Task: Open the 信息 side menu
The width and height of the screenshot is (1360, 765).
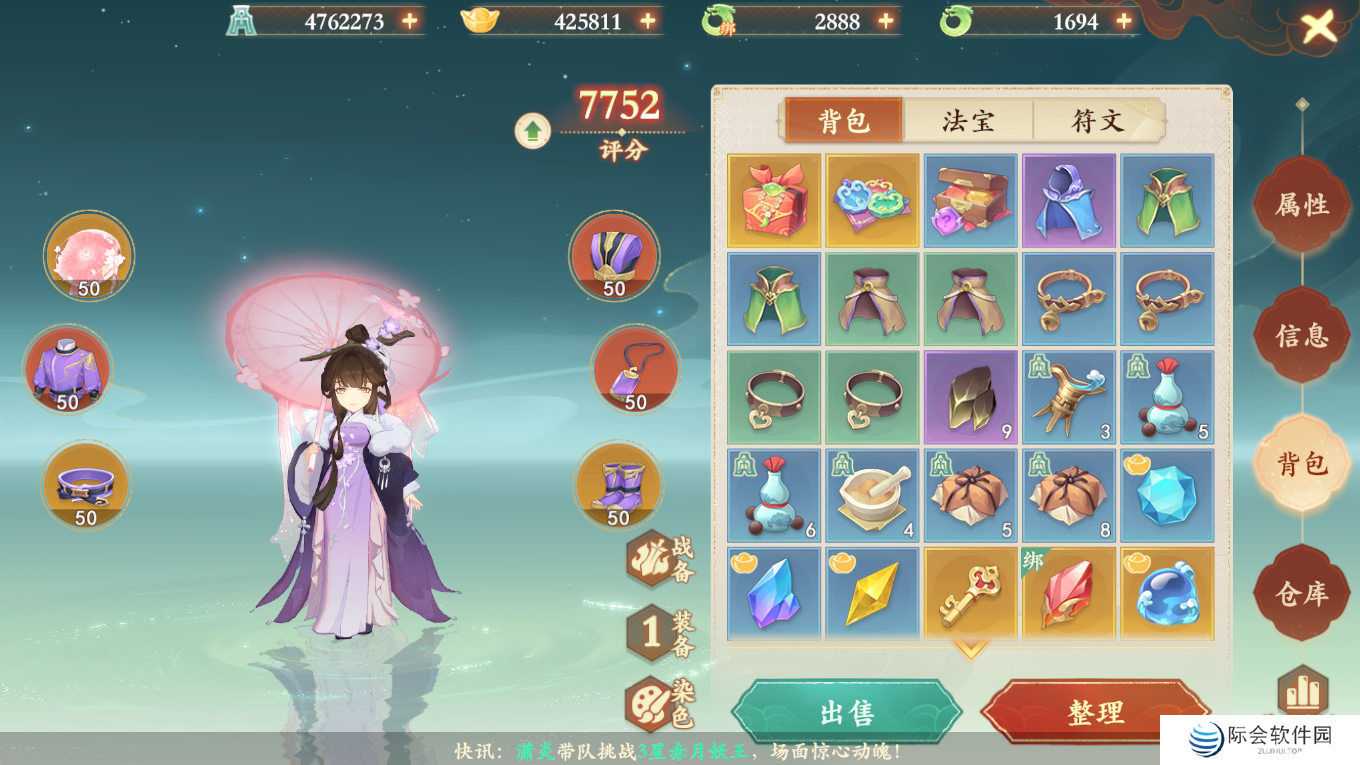Action: [1301, 335]
